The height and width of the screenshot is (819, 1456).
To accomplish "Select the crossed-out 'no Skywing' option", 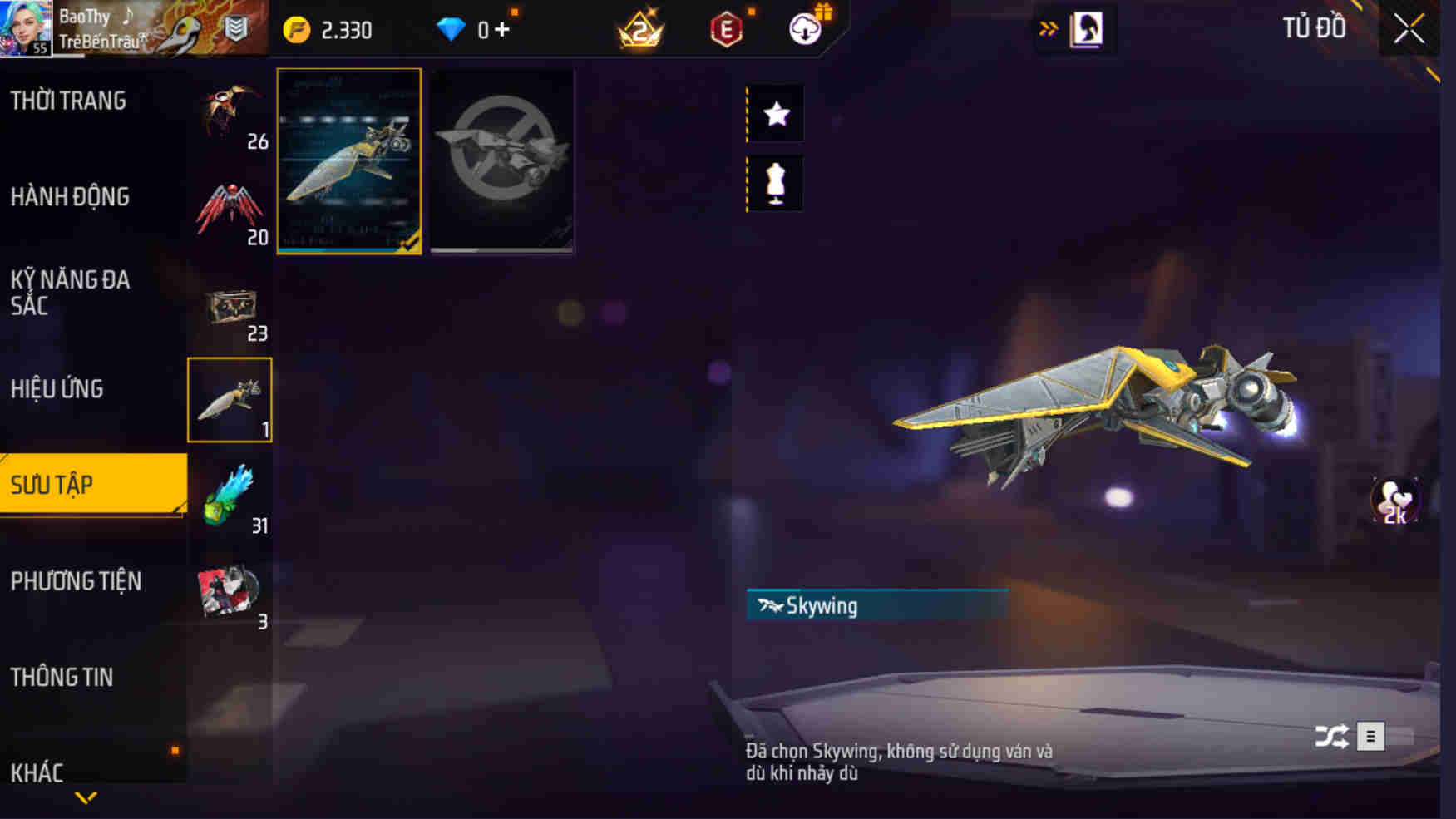I will click(503, 161).
